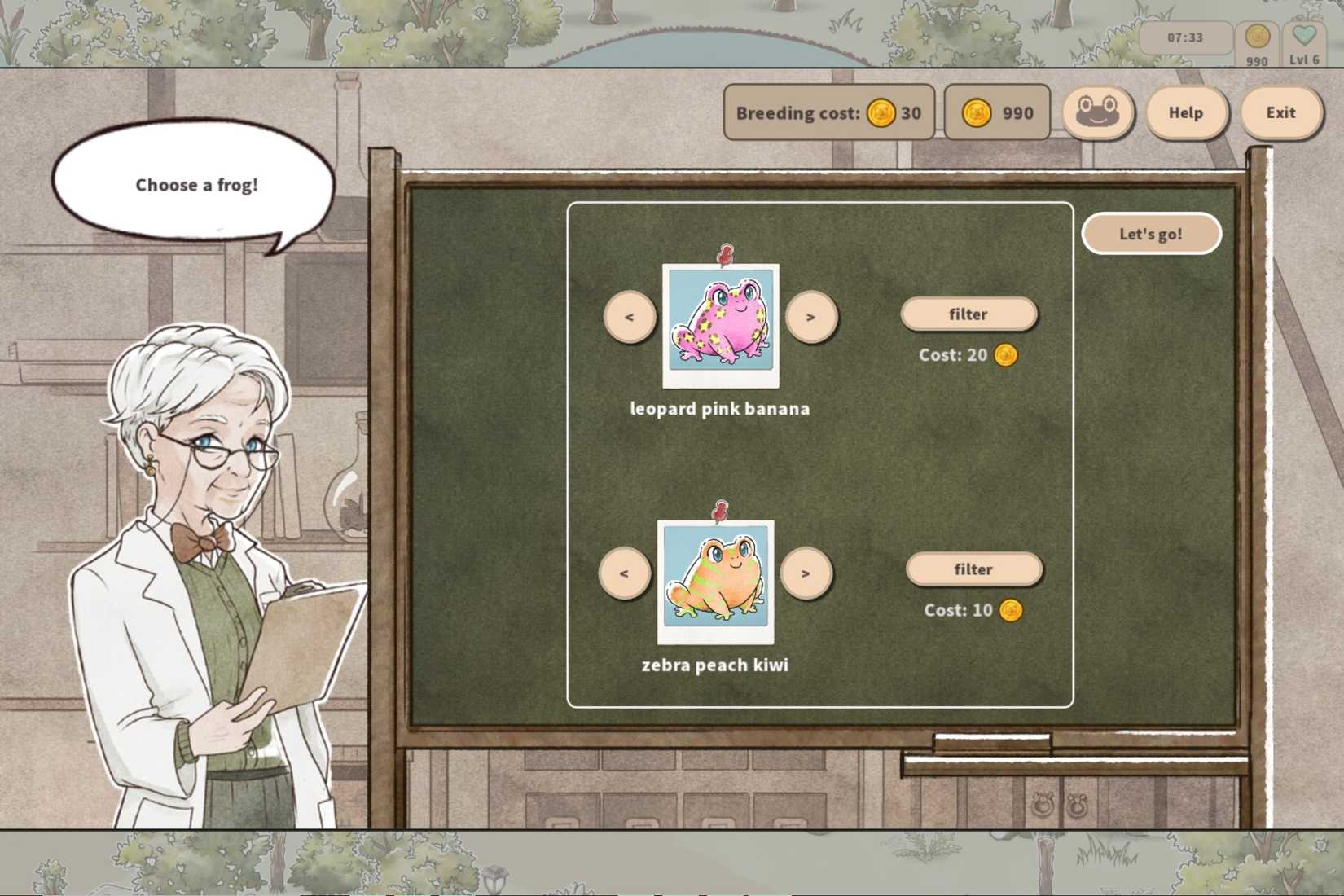Click the heart icon showing Lvl 6
Image resolution: width=1344 pixels, height=896 pixels.
point(1304,37)
